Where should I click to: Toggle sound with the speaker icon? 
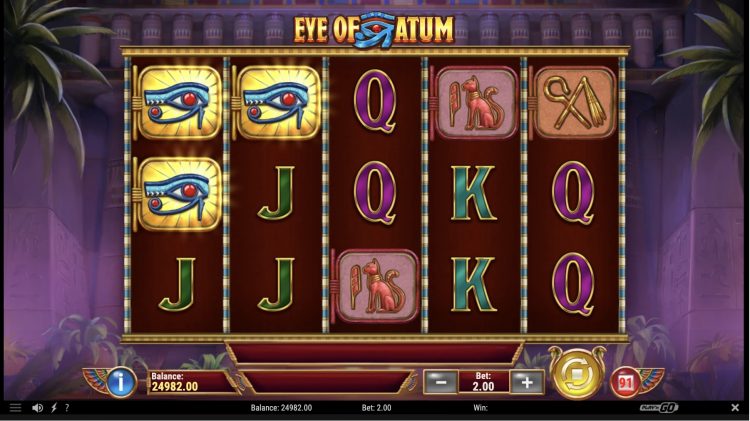point(37,408)
